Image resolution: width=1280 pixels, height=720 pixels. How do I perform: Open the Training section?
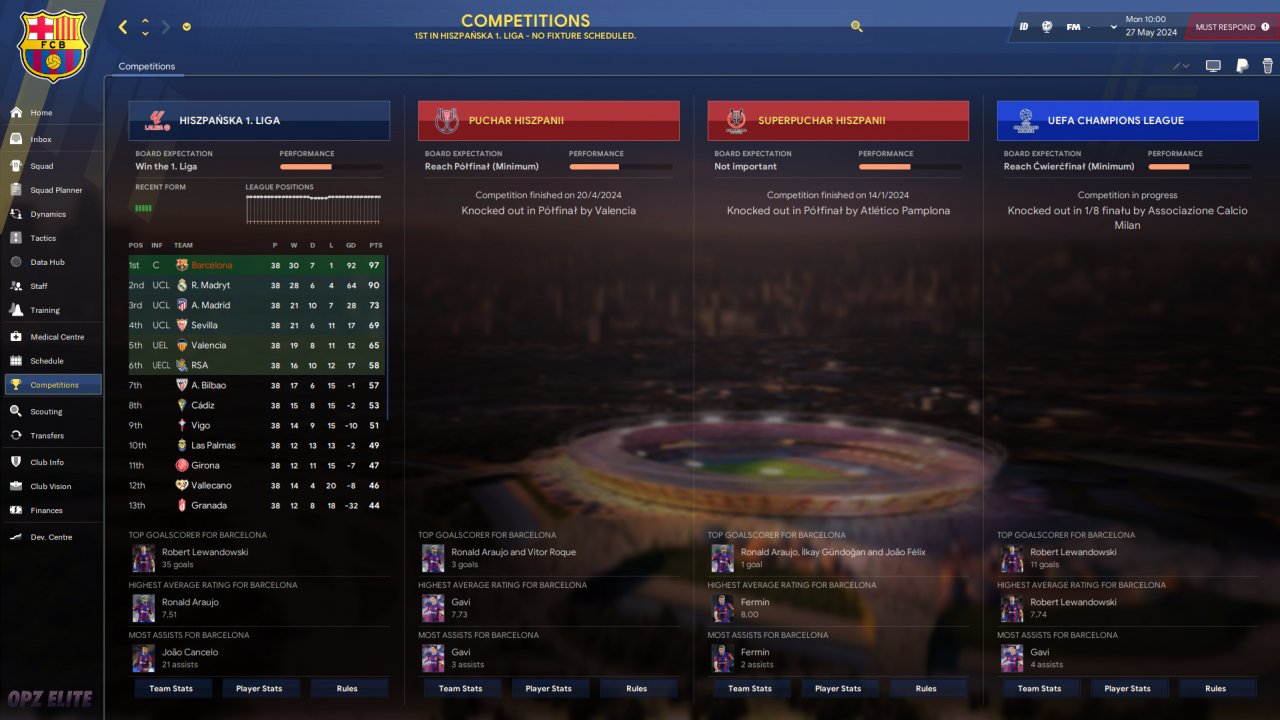click(x=45, y=310)
